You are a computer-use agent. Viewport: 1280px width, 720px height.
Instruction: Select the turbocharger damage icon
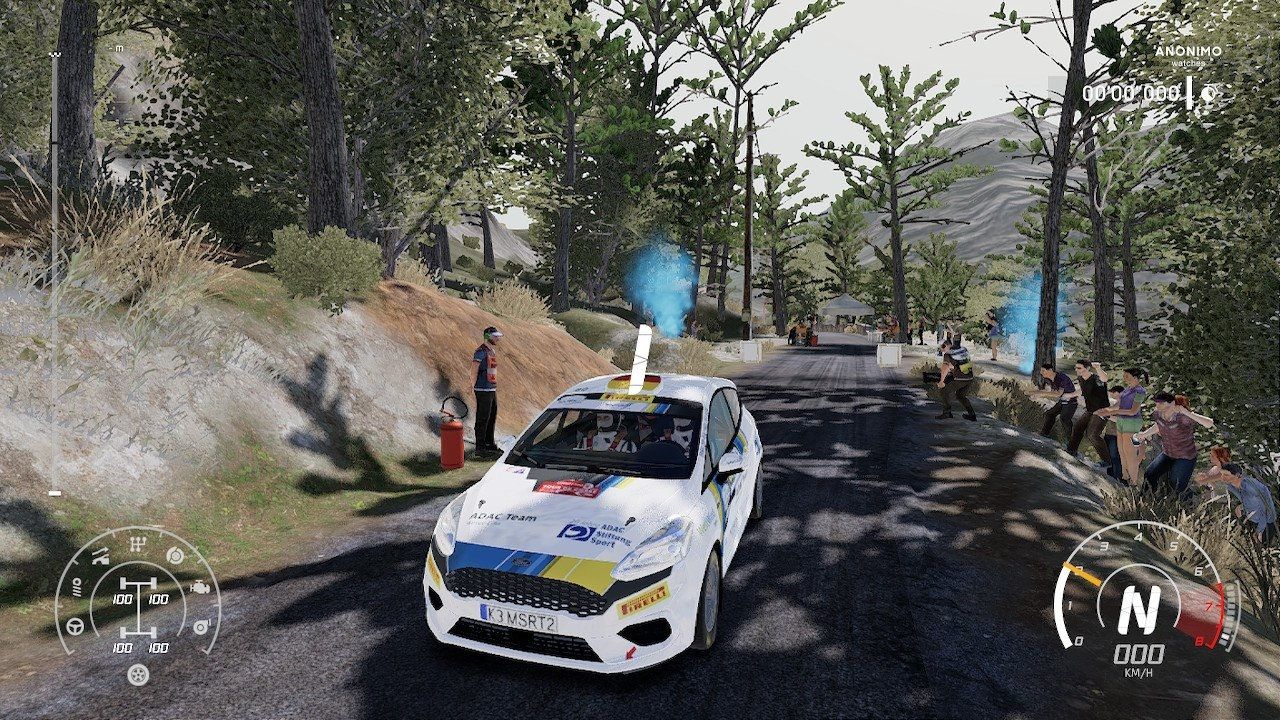[200, 627]
